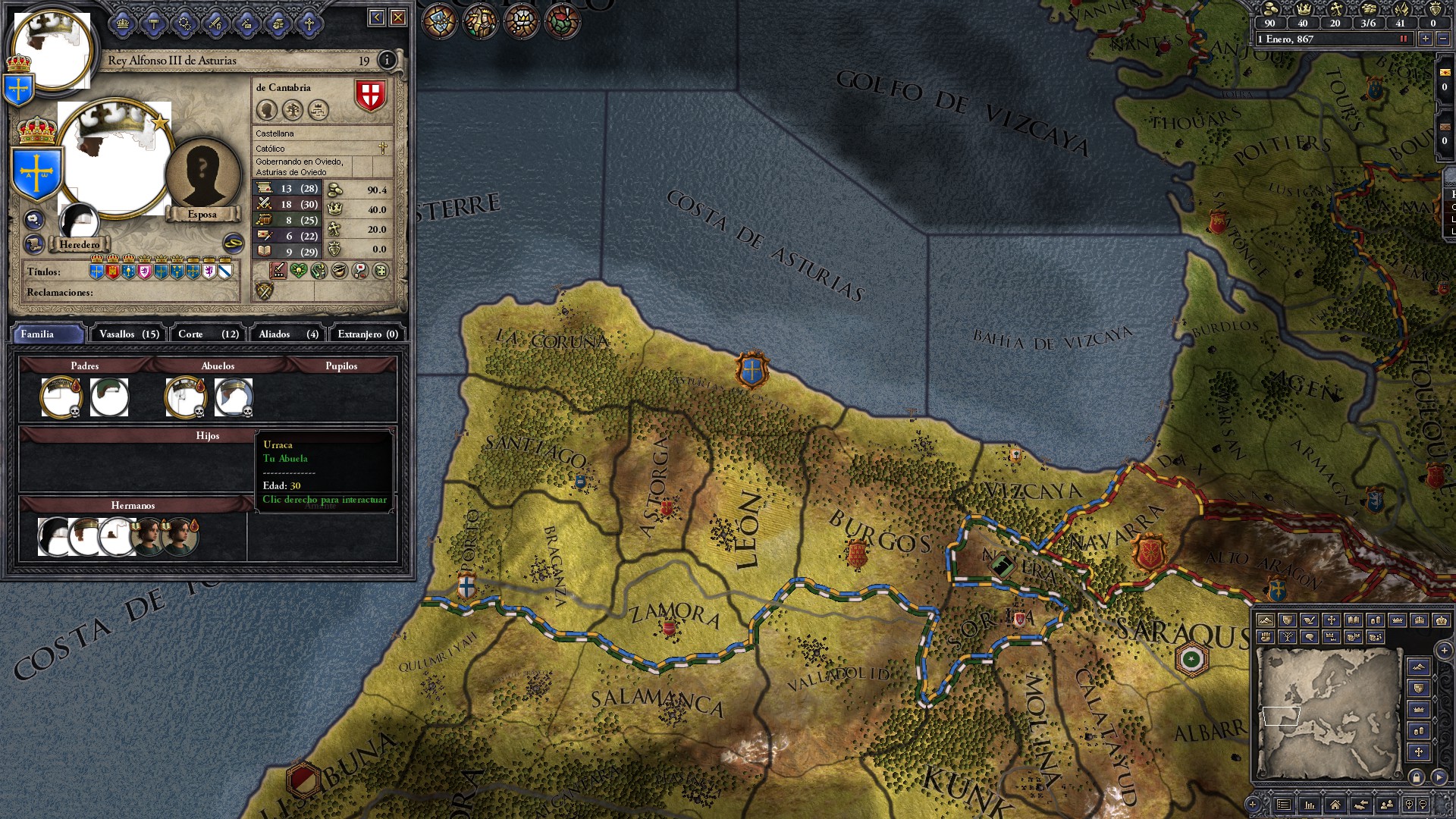Open the dynasty tree icon in character panel
The width and height of the screenshot is (1456, 819).
292,111
